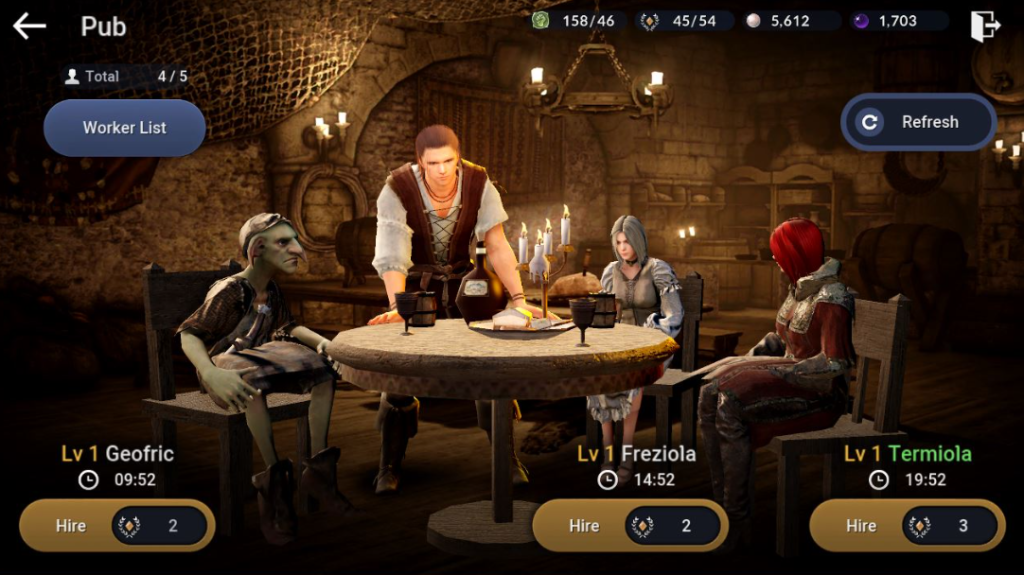Viewport: 1024px width, 575px height.
Task: Refresh the pub workers
Action: click(x=918, y=122)
